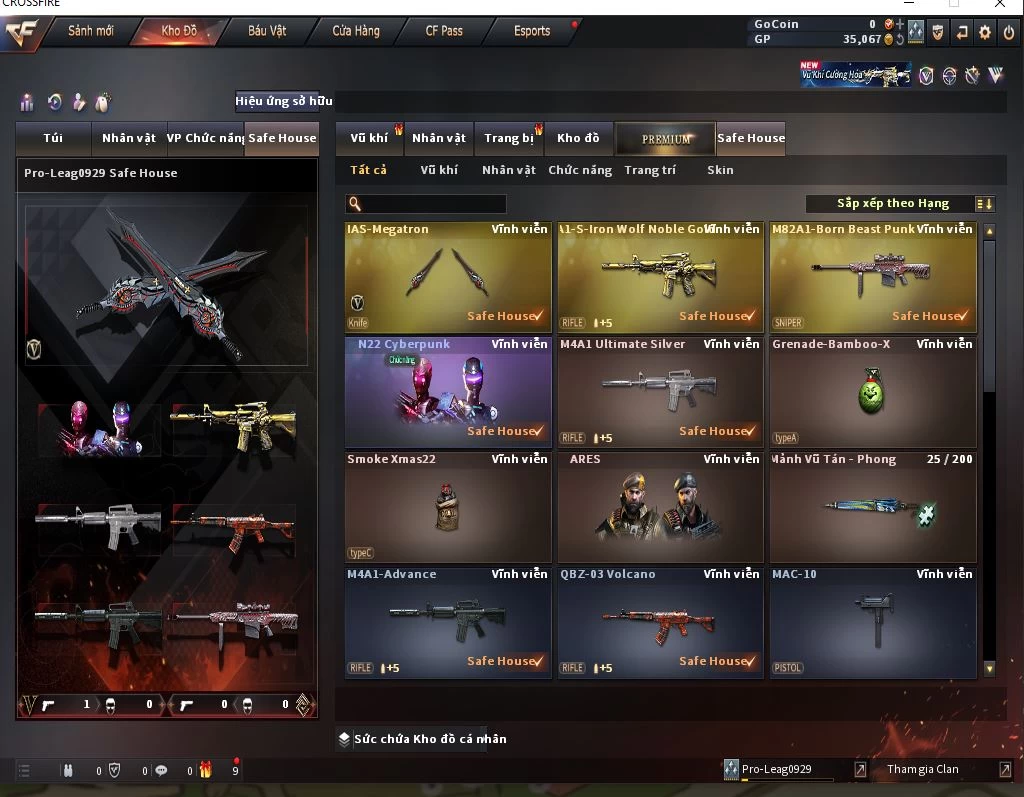Click the inventory search field
The image size is (1024, 797).
(430, 204)
